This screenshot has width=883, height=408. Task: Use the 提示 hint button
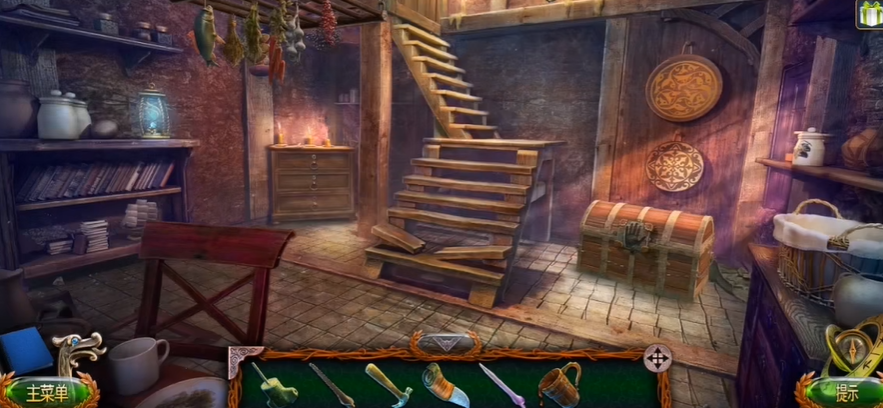tap(845, 391)
